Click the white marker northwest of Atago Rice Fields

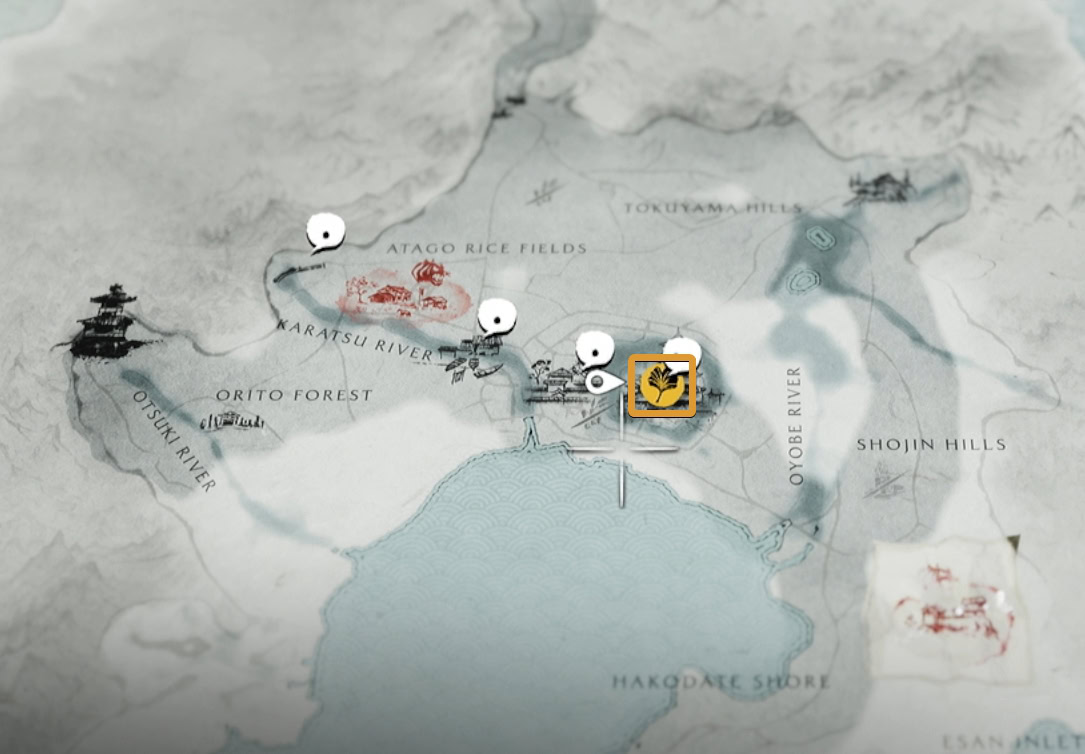pyautogui.click(x=325, y=232)
